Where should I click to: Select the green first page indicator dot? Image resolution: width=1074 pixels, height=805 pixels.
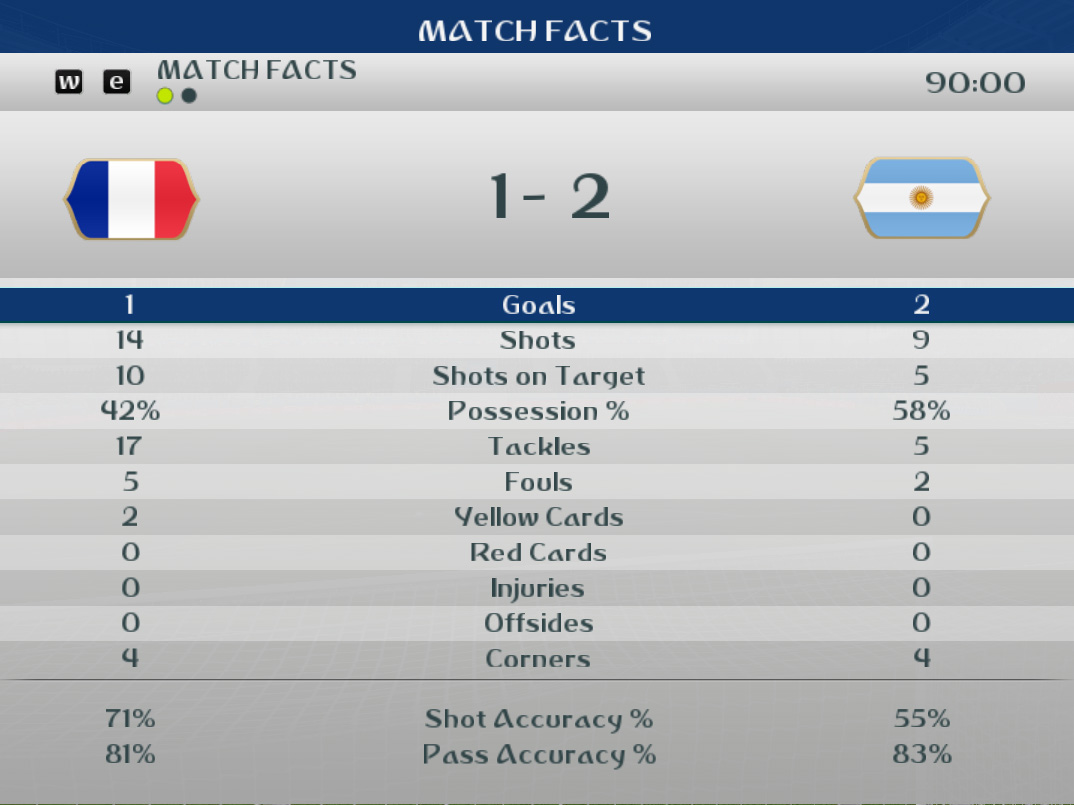[165, 96]
